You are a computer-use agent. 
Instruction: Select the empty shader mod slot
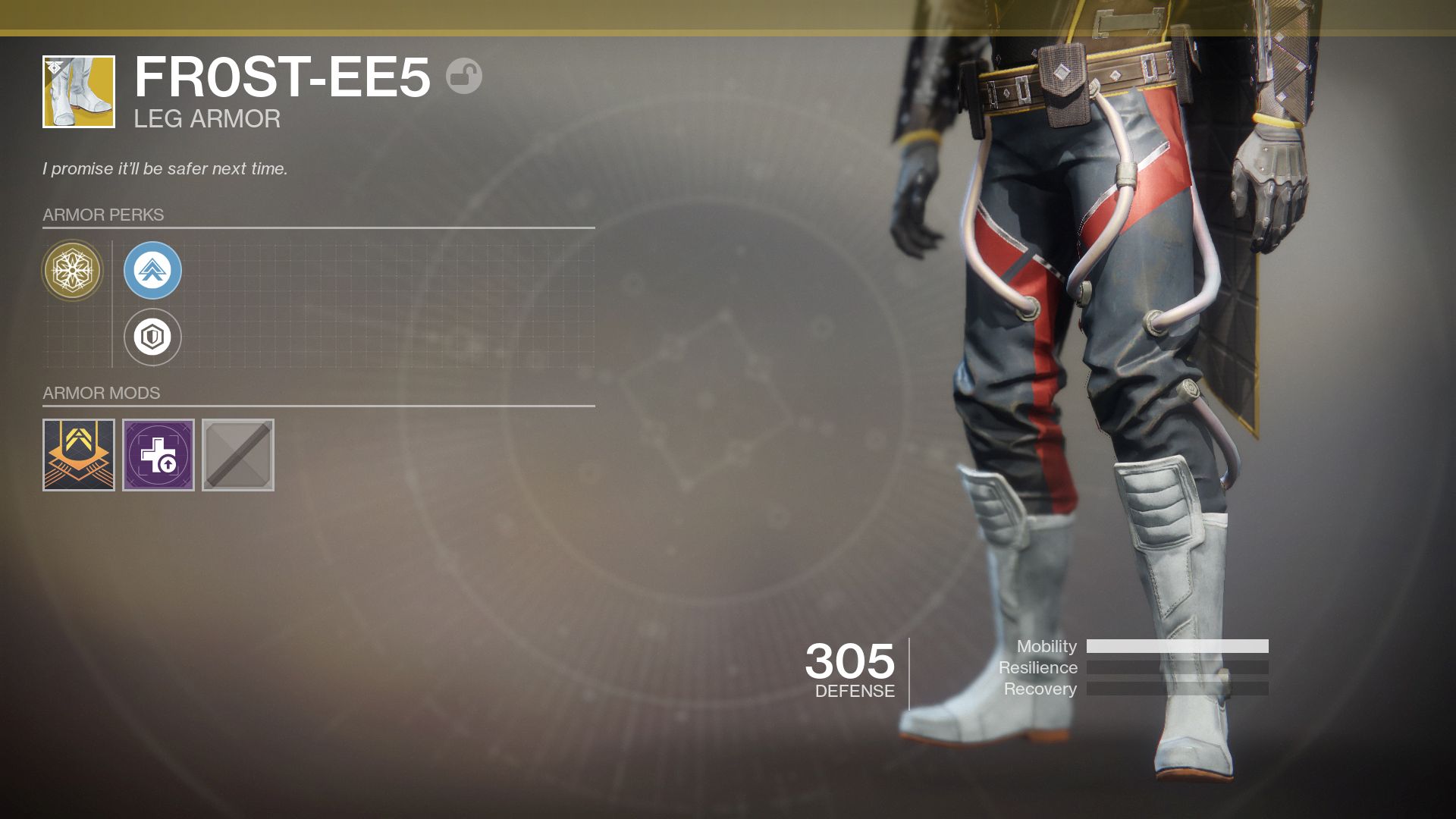click(x=237, y=454)
